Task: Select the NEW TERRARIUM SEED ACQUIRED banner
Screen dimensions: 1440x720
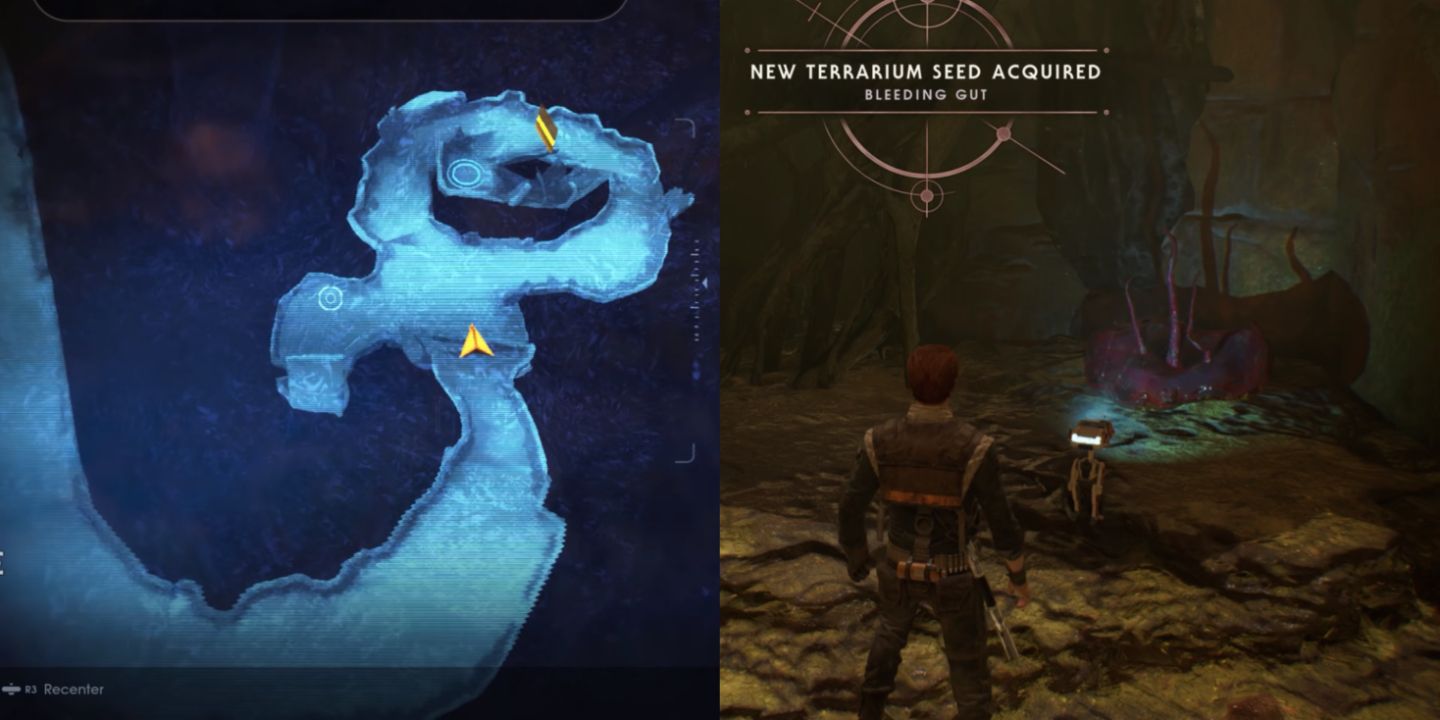Action: tap(925, 73)
